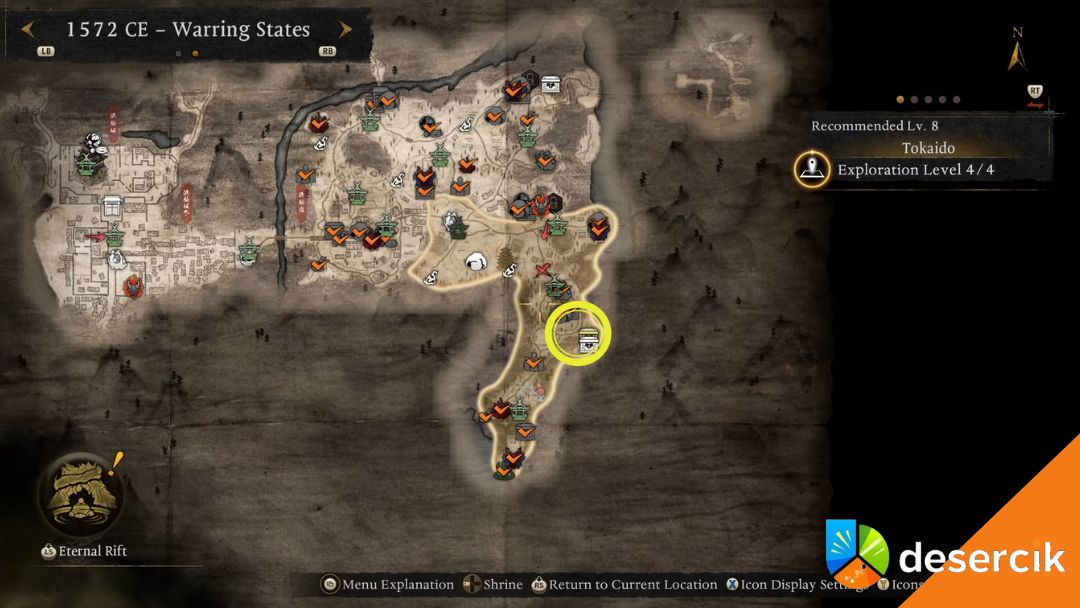Viewport: 1080px width, 608px height.
Task: Switch to the next era with right arrow
Action: (346, 29)
